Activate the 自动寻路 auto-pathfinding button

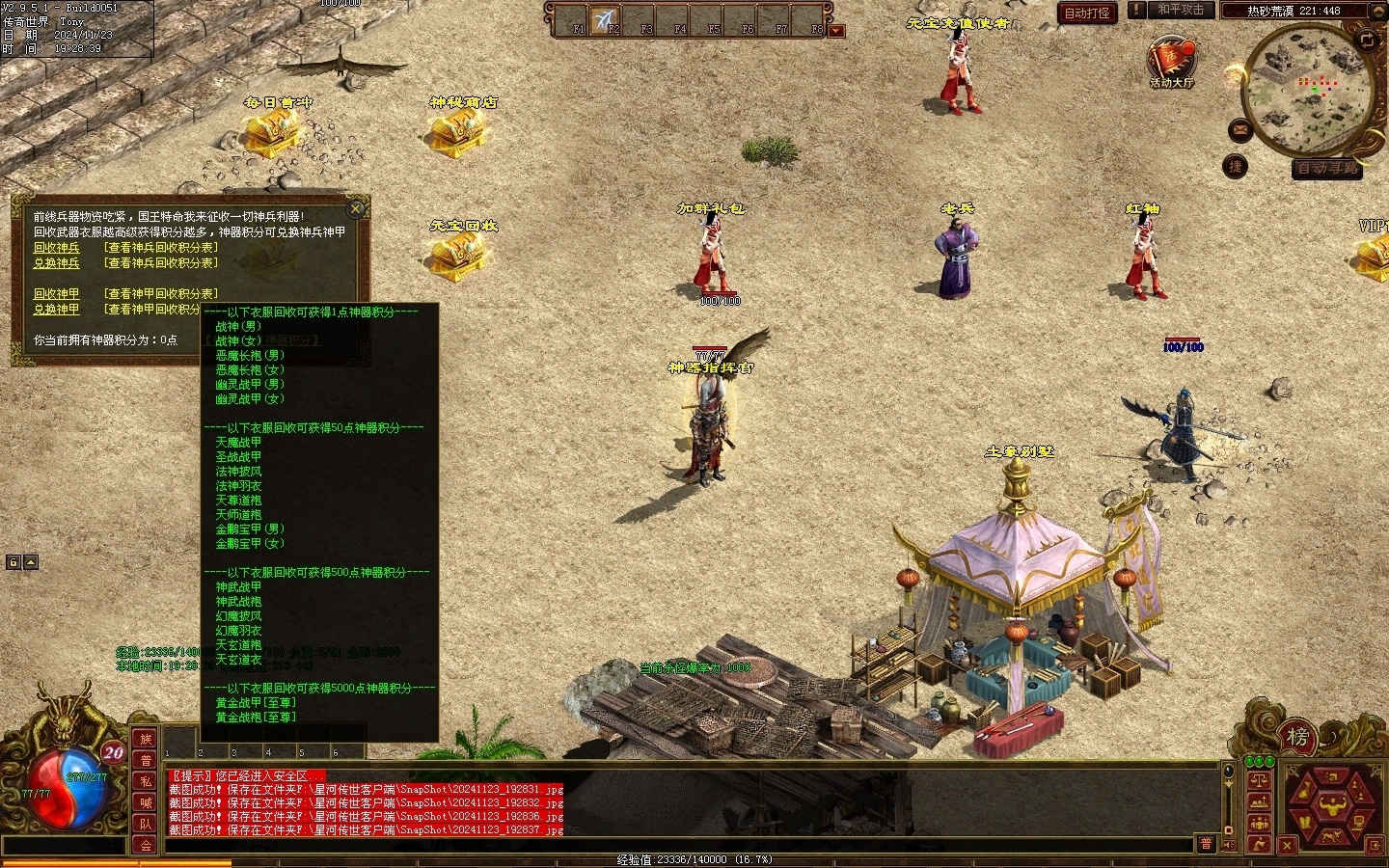coord(1327,169)
